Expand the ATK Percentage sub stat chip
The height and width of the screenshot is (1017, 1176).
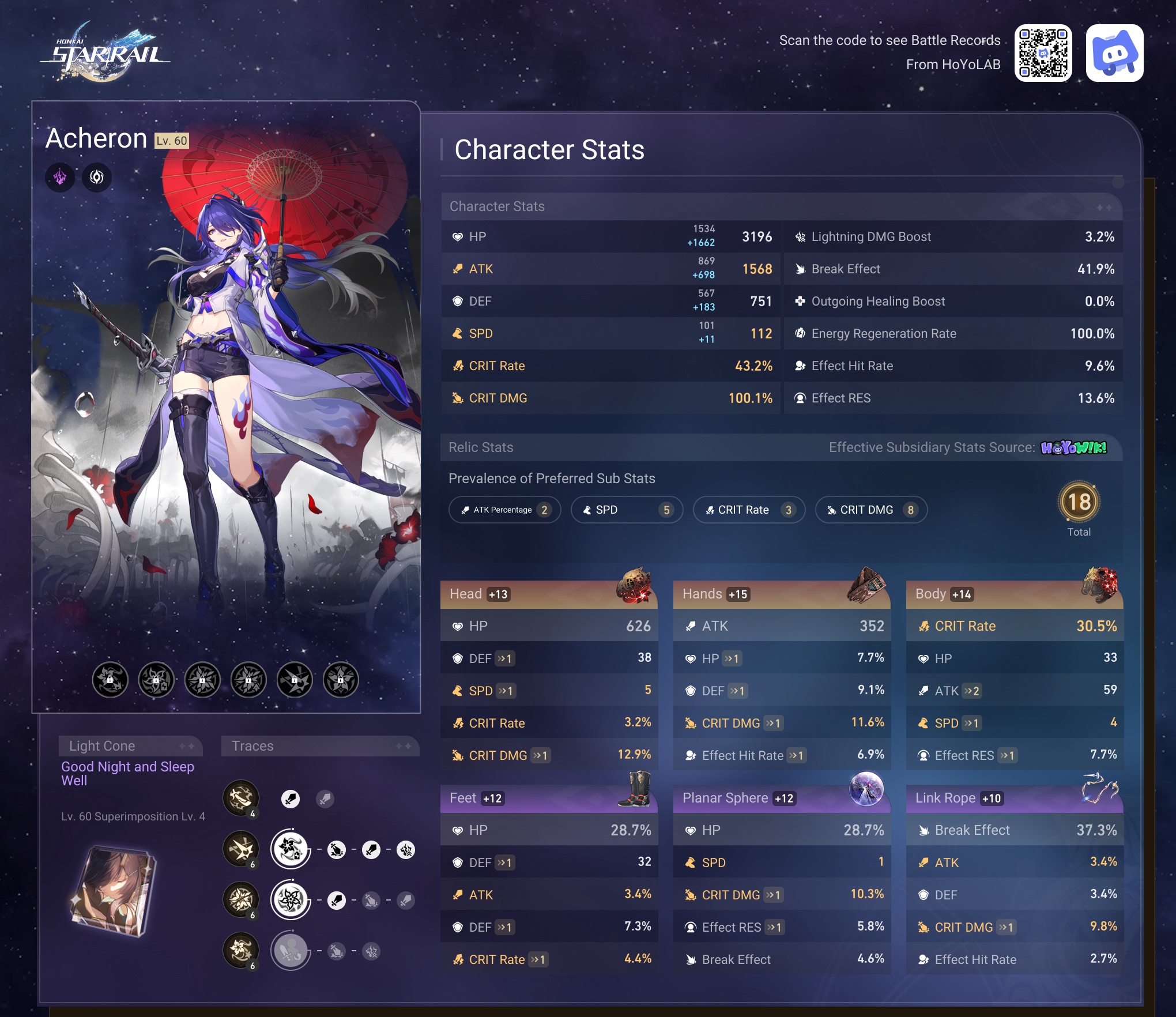(x=504, y=510)
